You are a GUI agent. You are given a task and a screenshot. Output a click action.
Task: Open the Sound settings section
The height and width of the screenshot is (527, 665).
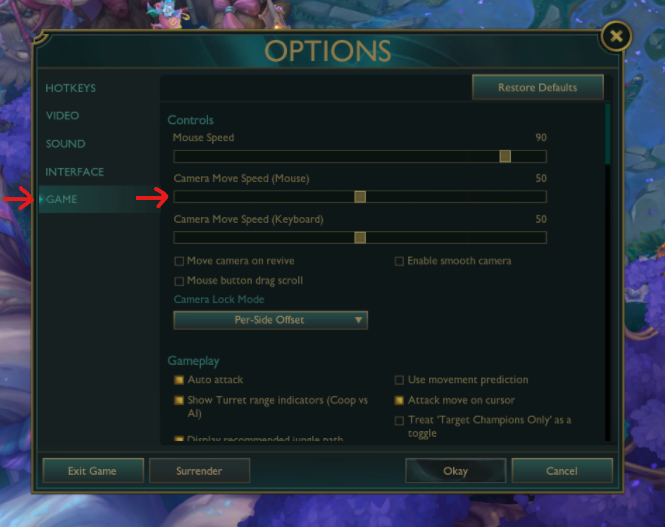tap(65, 144)
